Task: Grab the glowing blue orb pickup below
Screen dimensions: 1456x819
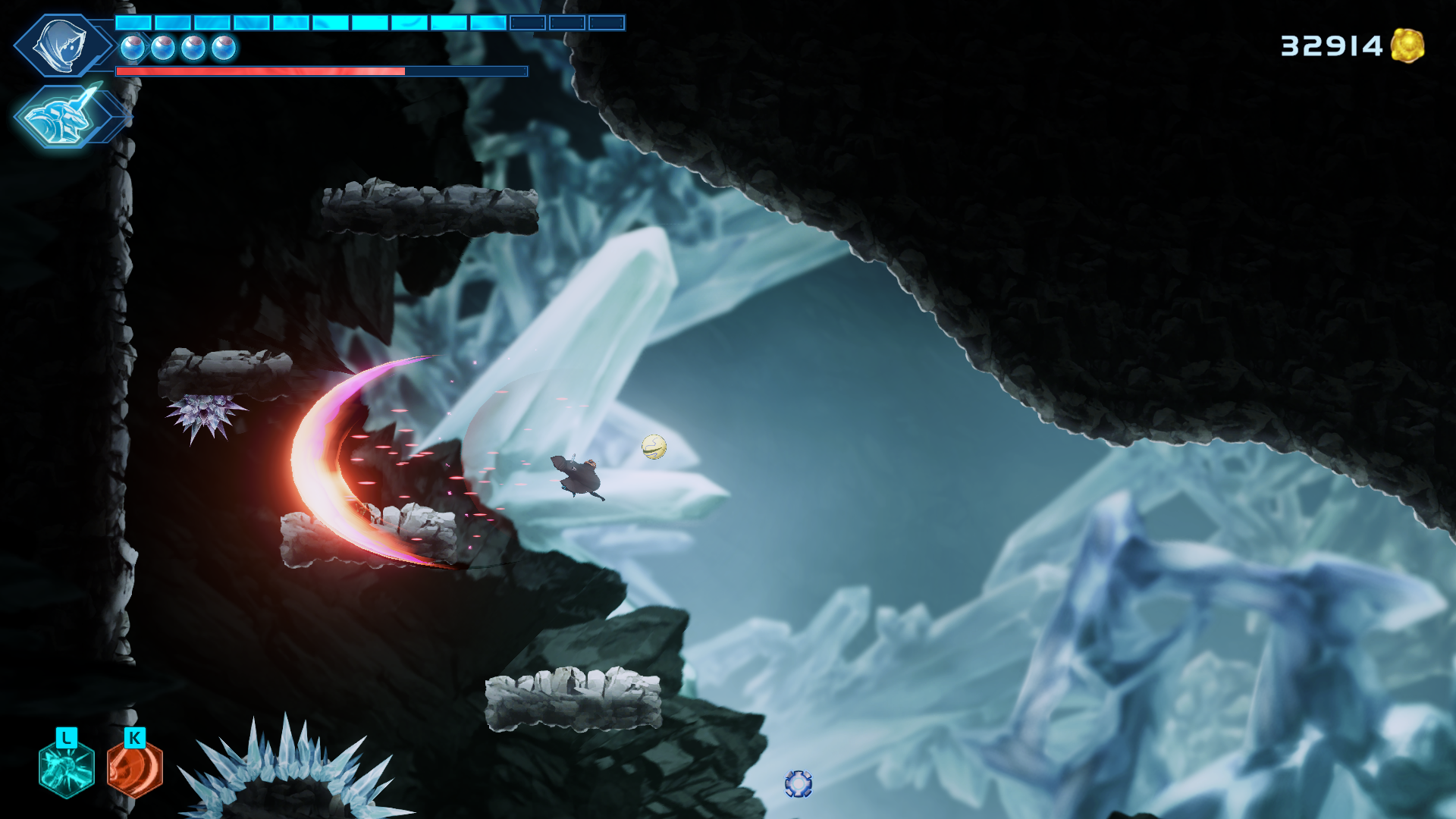Action: pyautogui.click(x=800, y=785)
